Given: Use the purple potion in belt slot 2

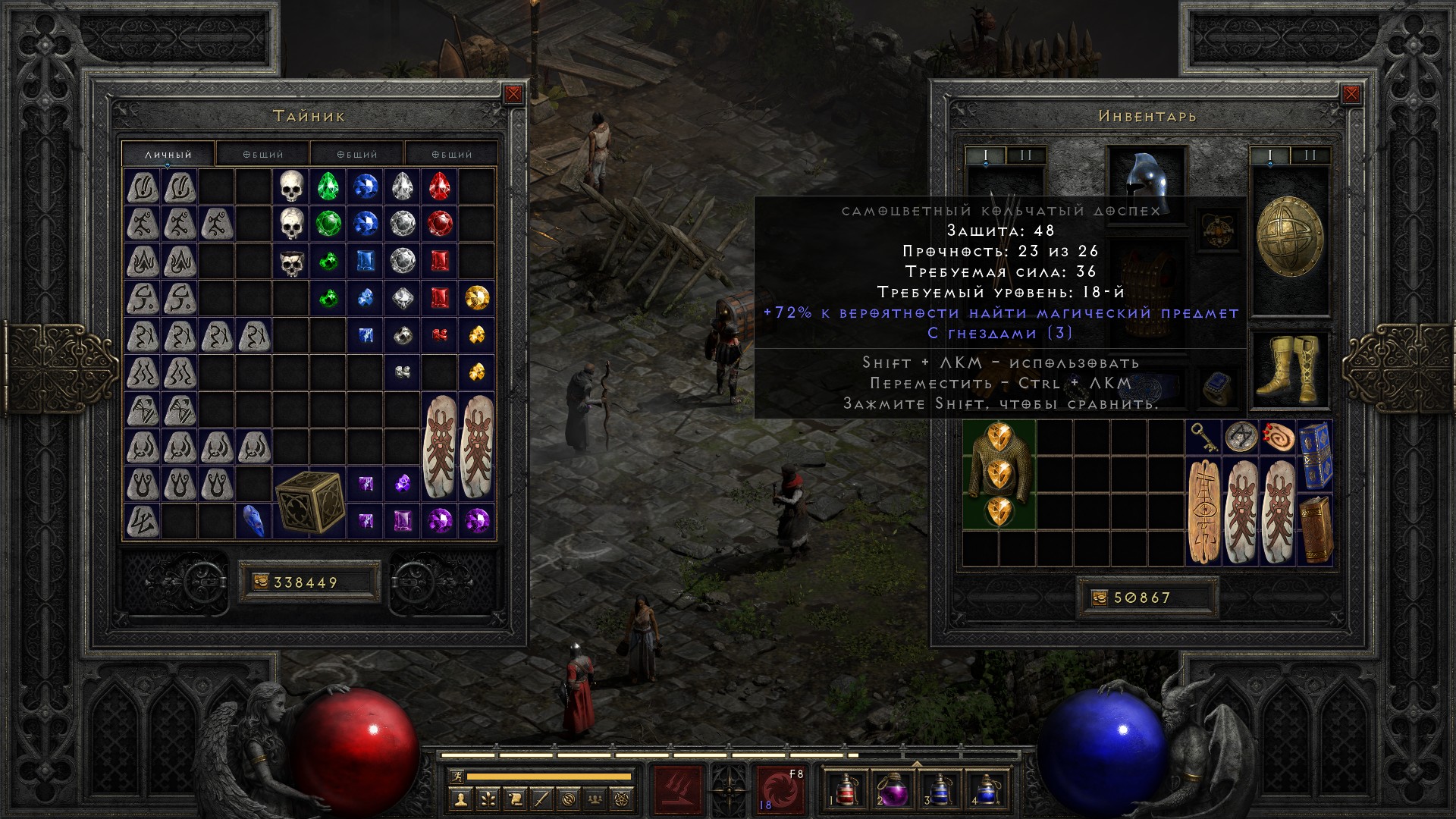Looking at the screenshot, I should click(893, 790).
